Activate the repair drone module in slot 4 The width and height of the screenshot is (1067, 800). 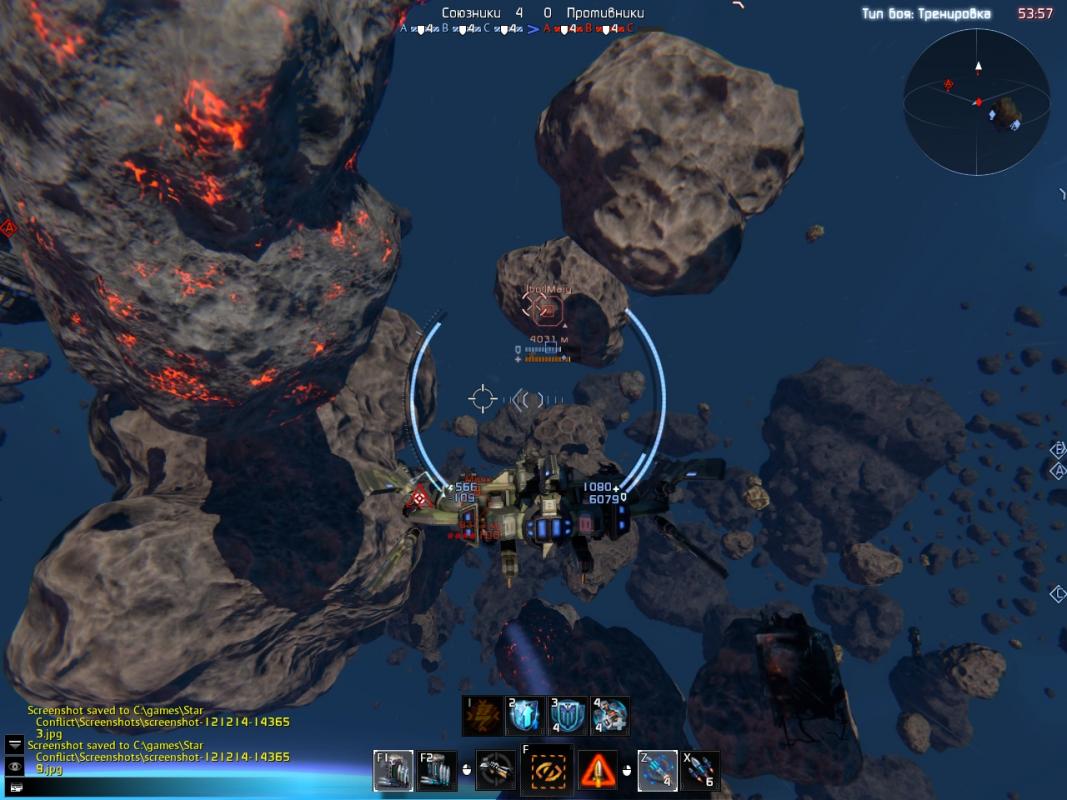tap(610, 716)
